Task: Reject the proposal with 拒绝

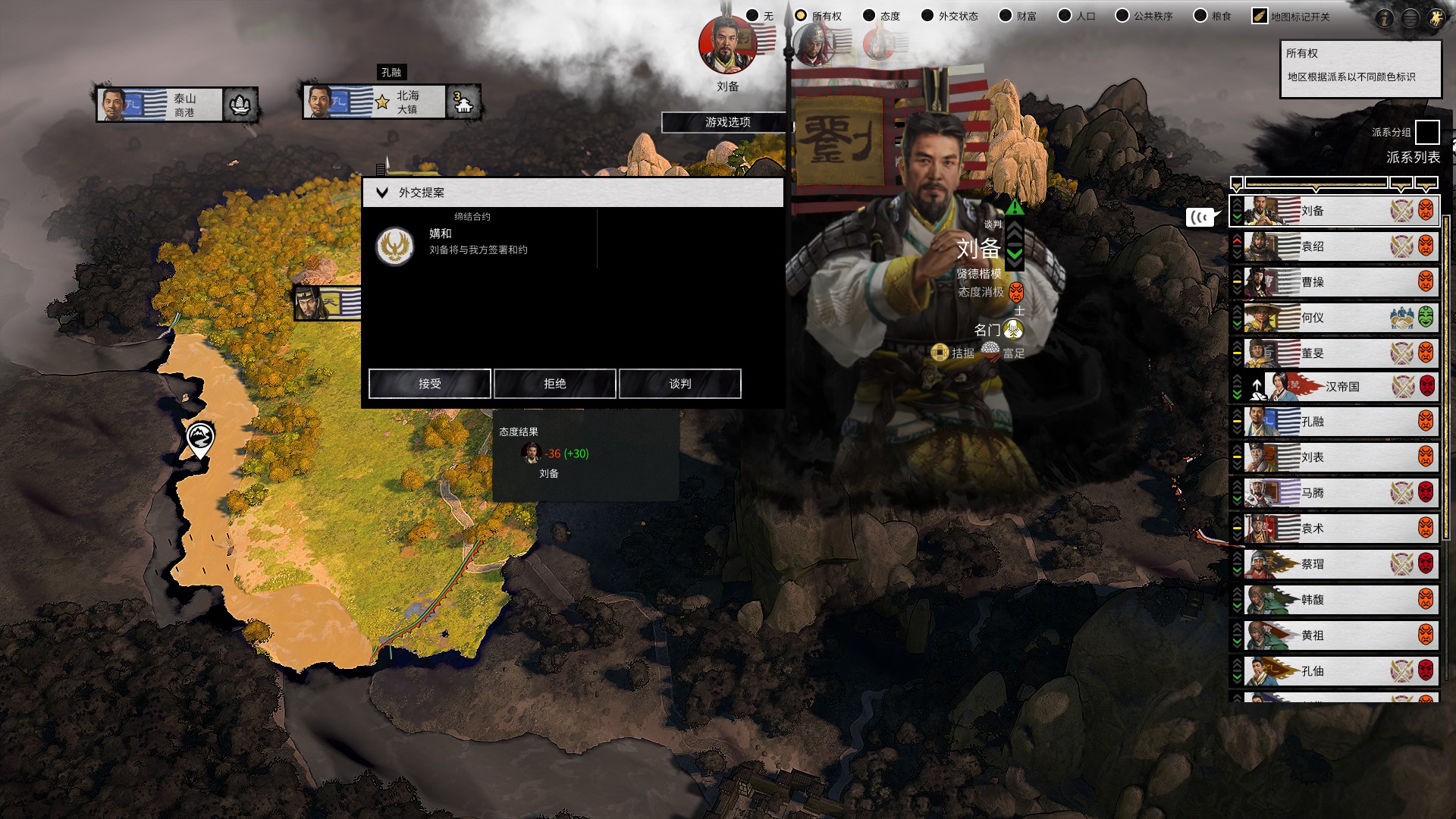Action: pos(554,384)
